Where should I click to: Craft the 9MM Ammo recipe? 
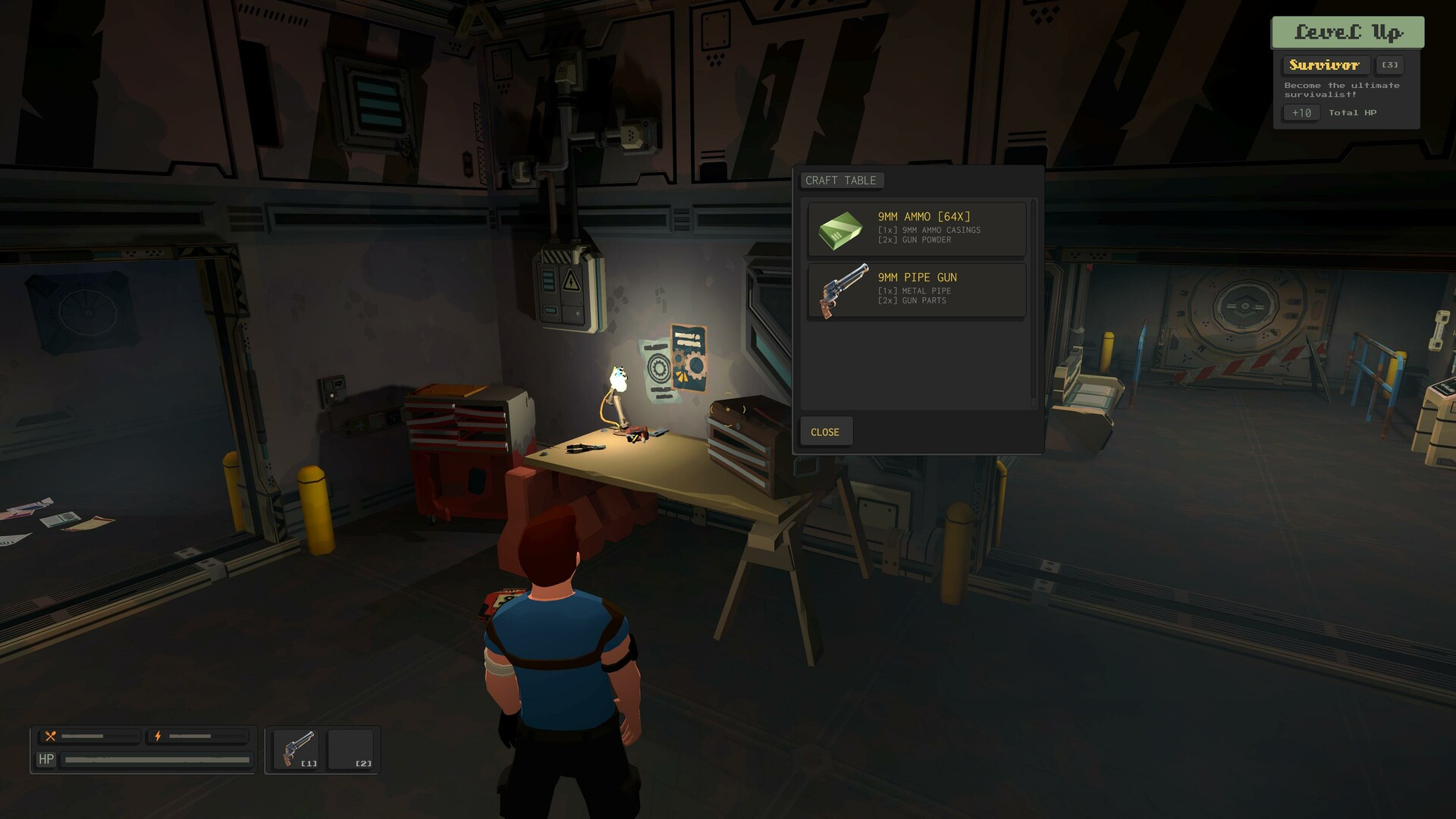[916, 228]
